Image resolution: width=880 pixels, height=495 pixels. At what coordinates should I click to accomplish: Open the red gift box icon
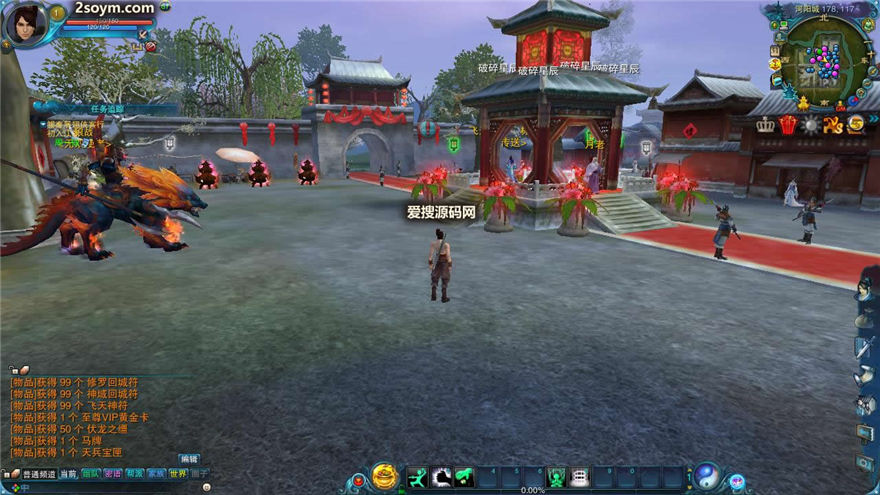click(789, 124)
